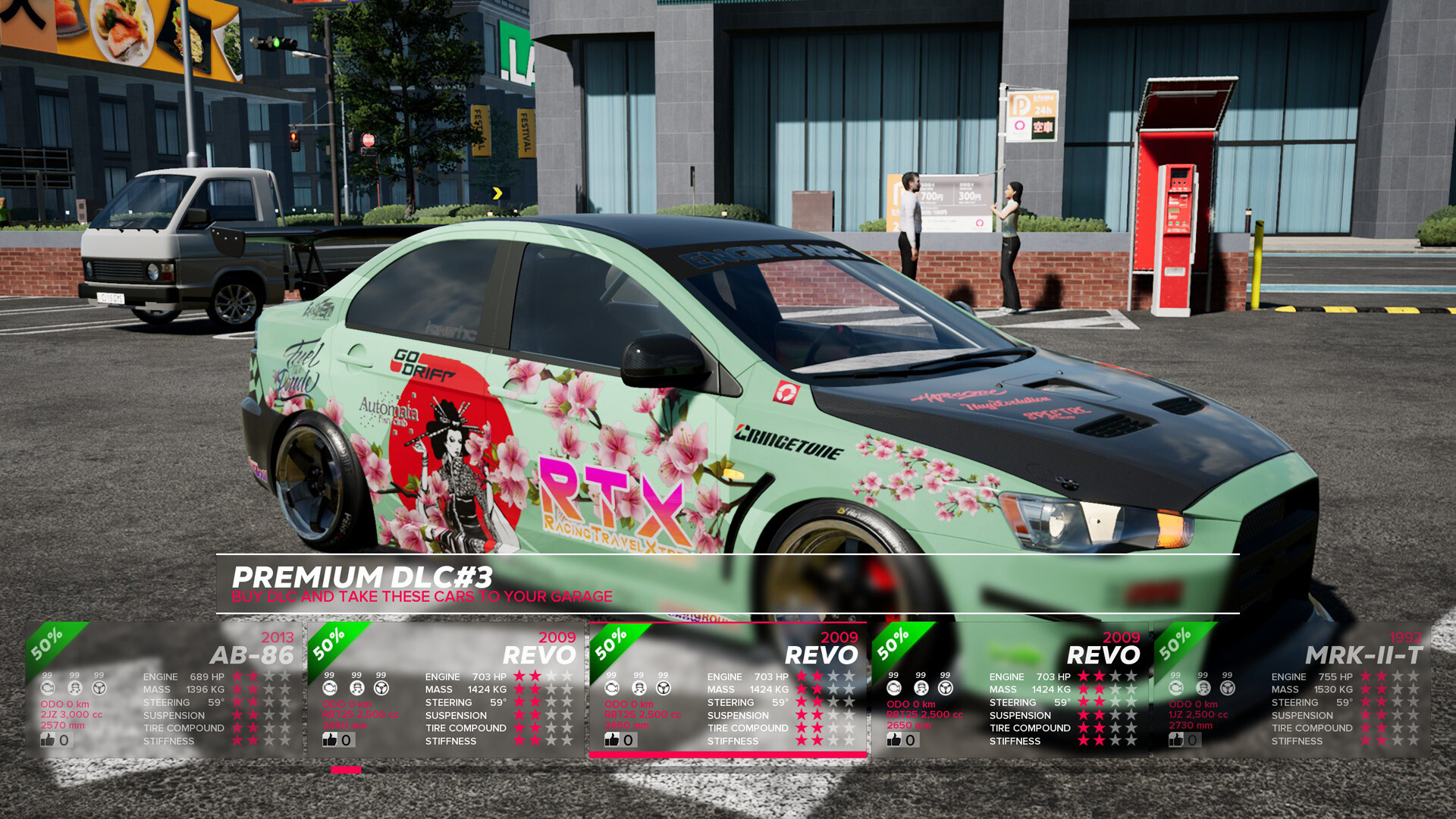This screenshot has height=819, width=1456.
Task: Click the buy DLC link text
Action: point(422,596)
